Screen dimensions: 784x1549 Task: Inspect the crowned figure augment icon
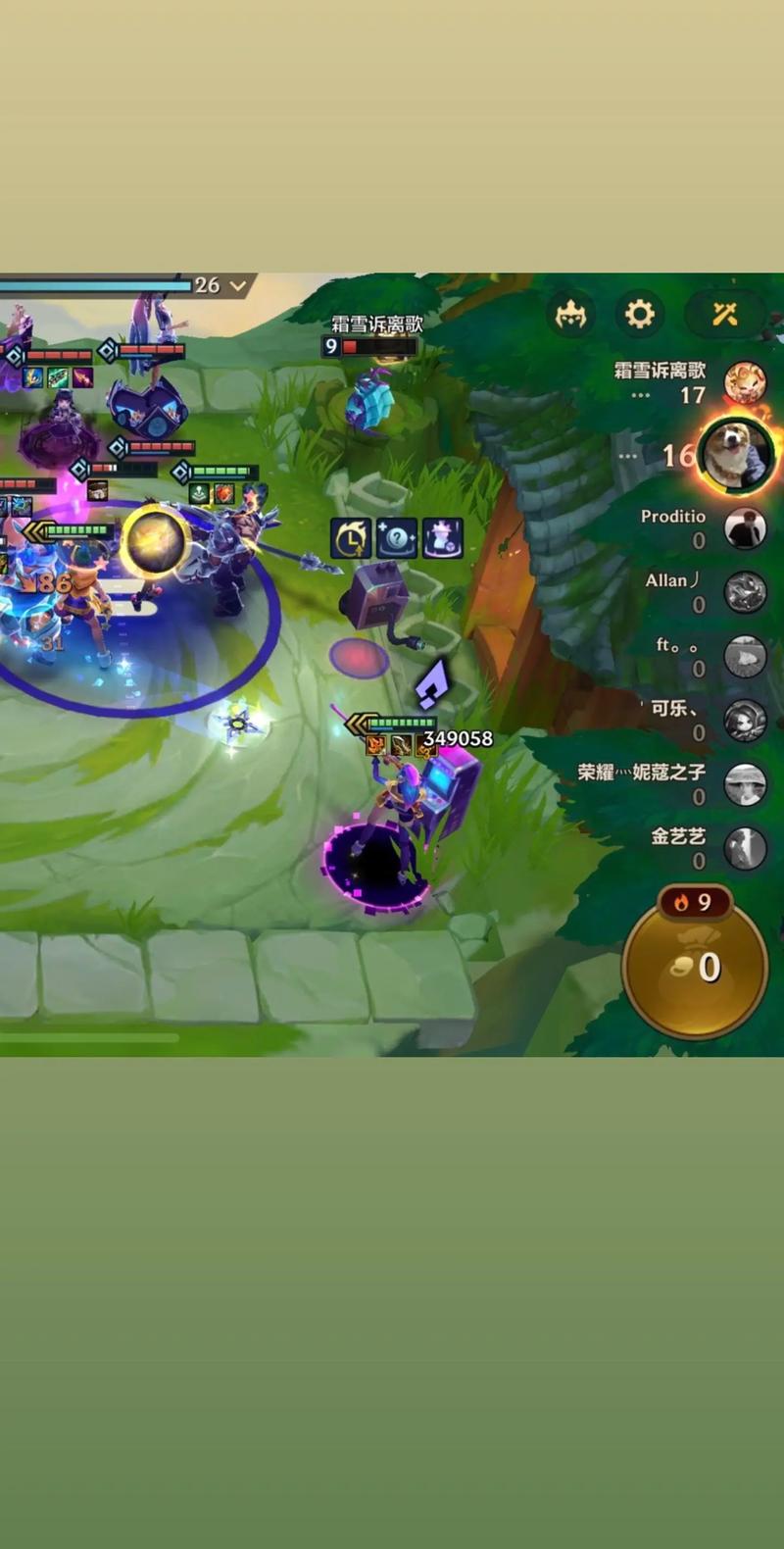click(x=443, y=538)
